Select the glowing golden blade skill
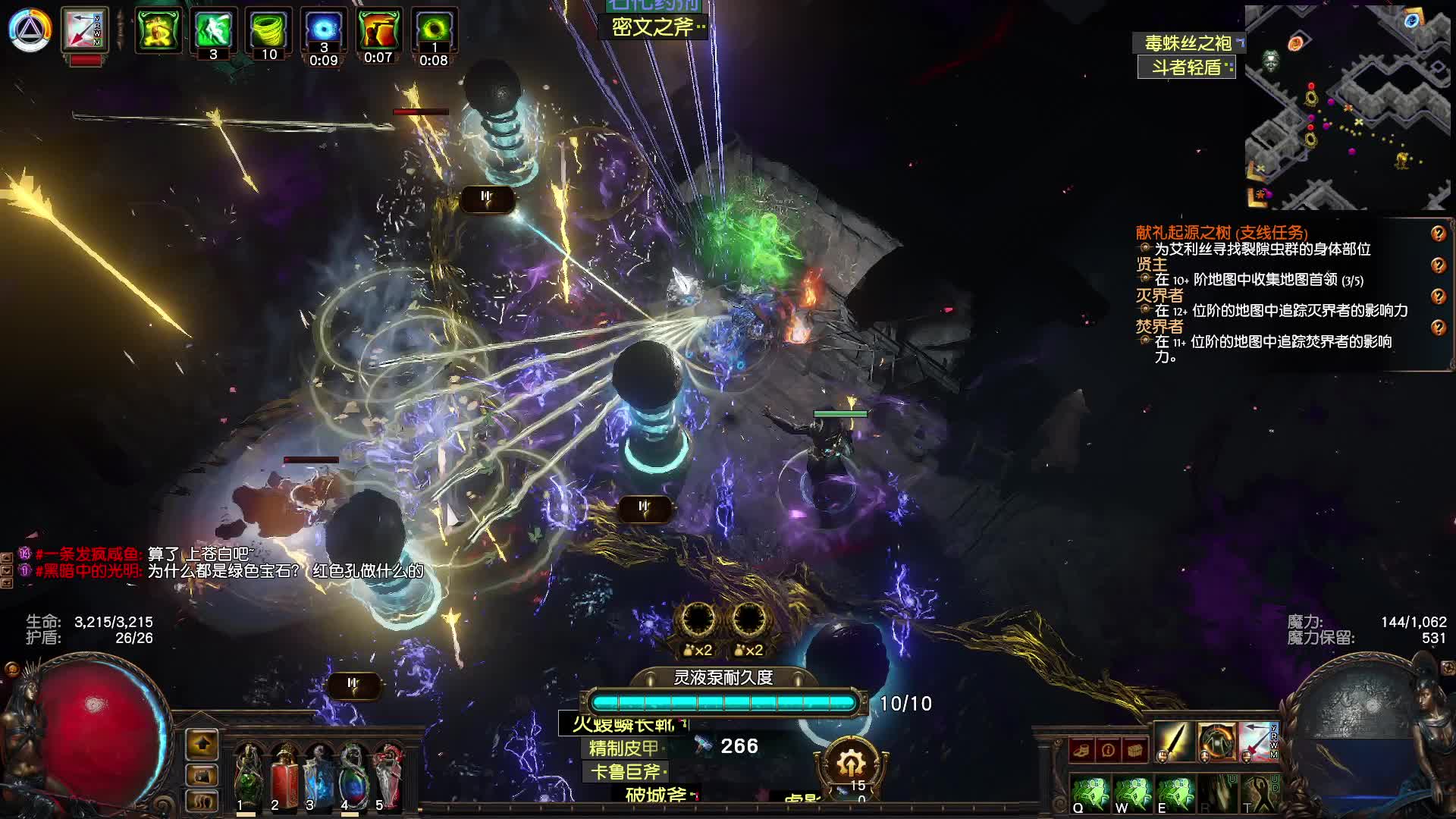 (x=1173, y=741)
